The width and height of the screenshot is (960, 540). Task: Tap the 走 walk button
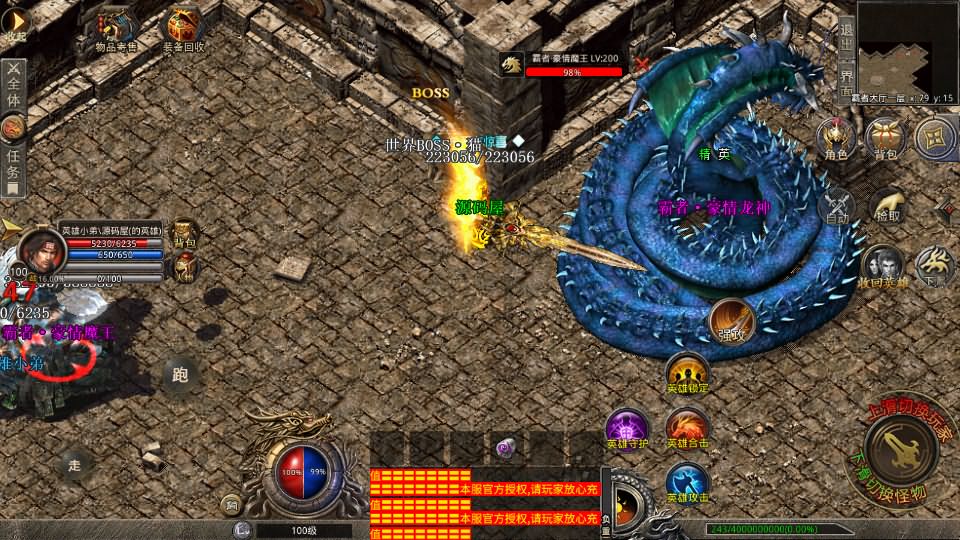click(x=74, y=463)
